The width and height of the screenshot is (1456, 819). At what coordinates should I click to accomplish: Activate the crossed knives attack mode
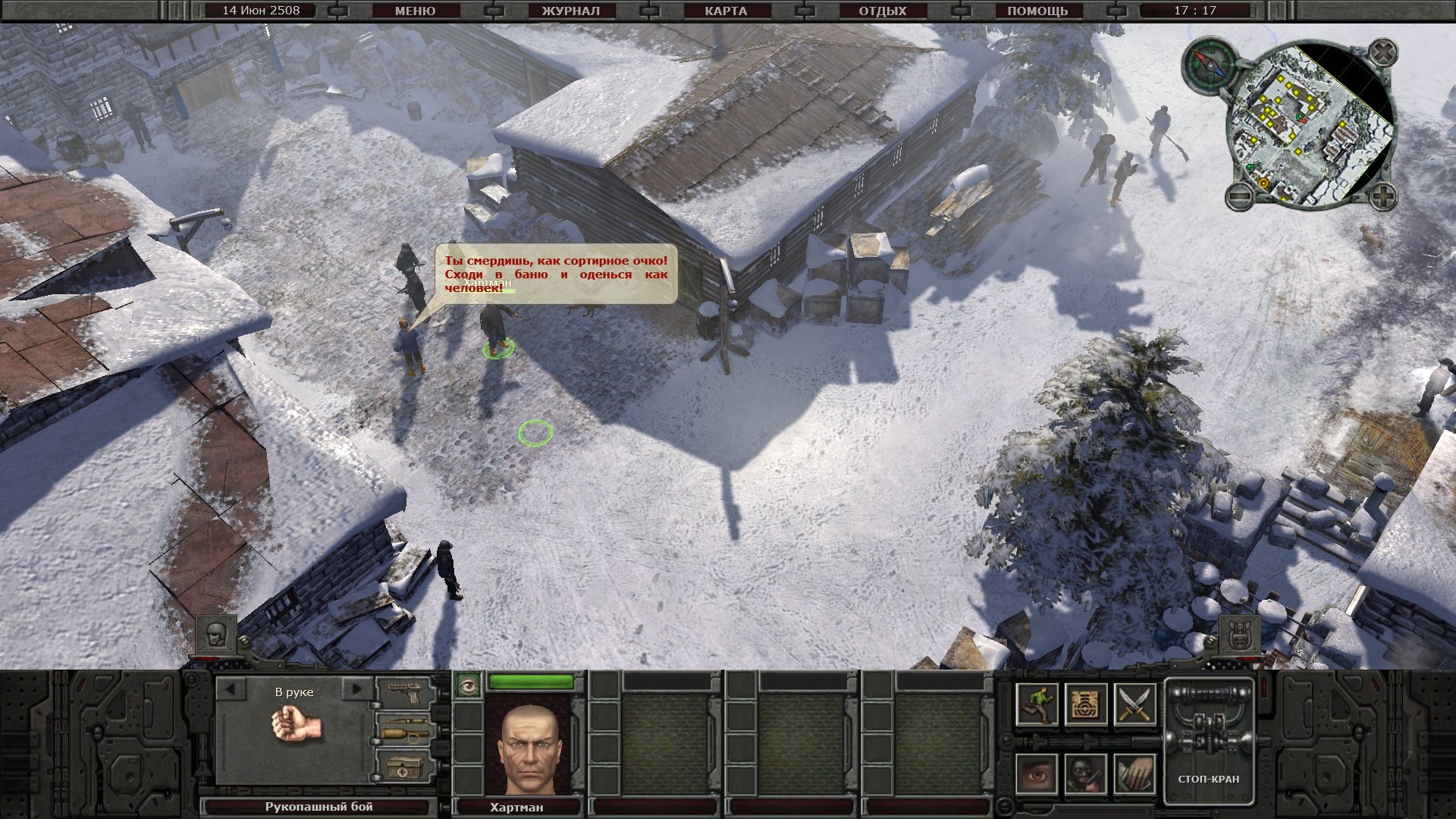pyautogui.click(x=1134, y=704)
